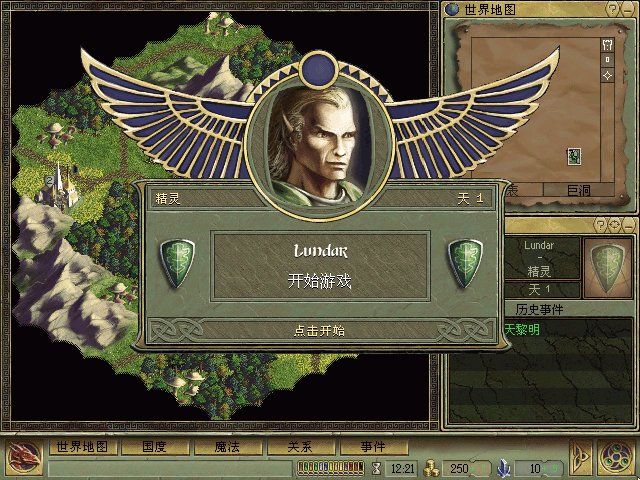The image size is (640, 480).
Task: Click the red dragon emblem button
Action: tap(22, 458)
